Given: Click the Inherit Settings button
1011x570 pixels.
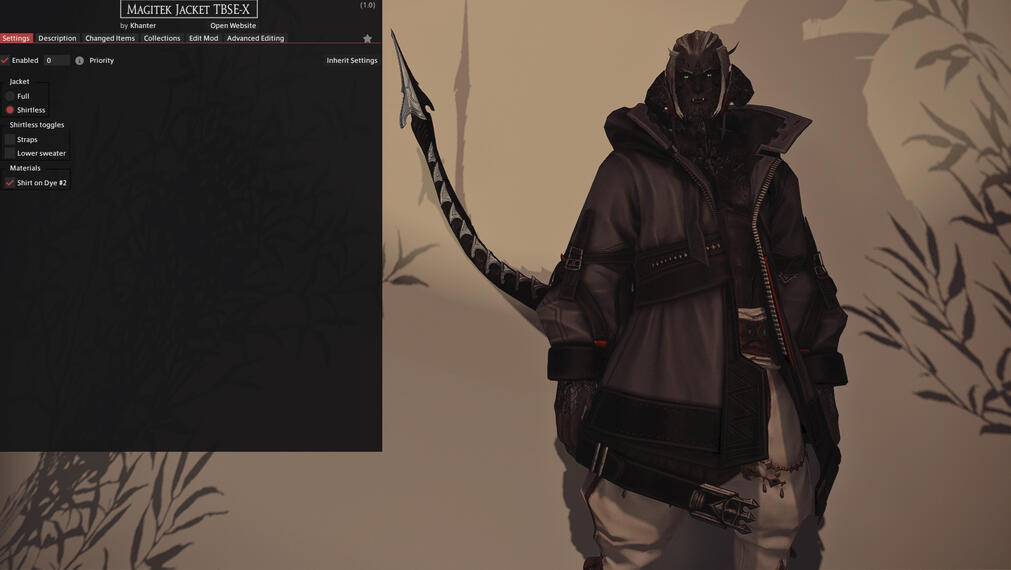Looking at the screenshot, I should [x=352, y=61].
